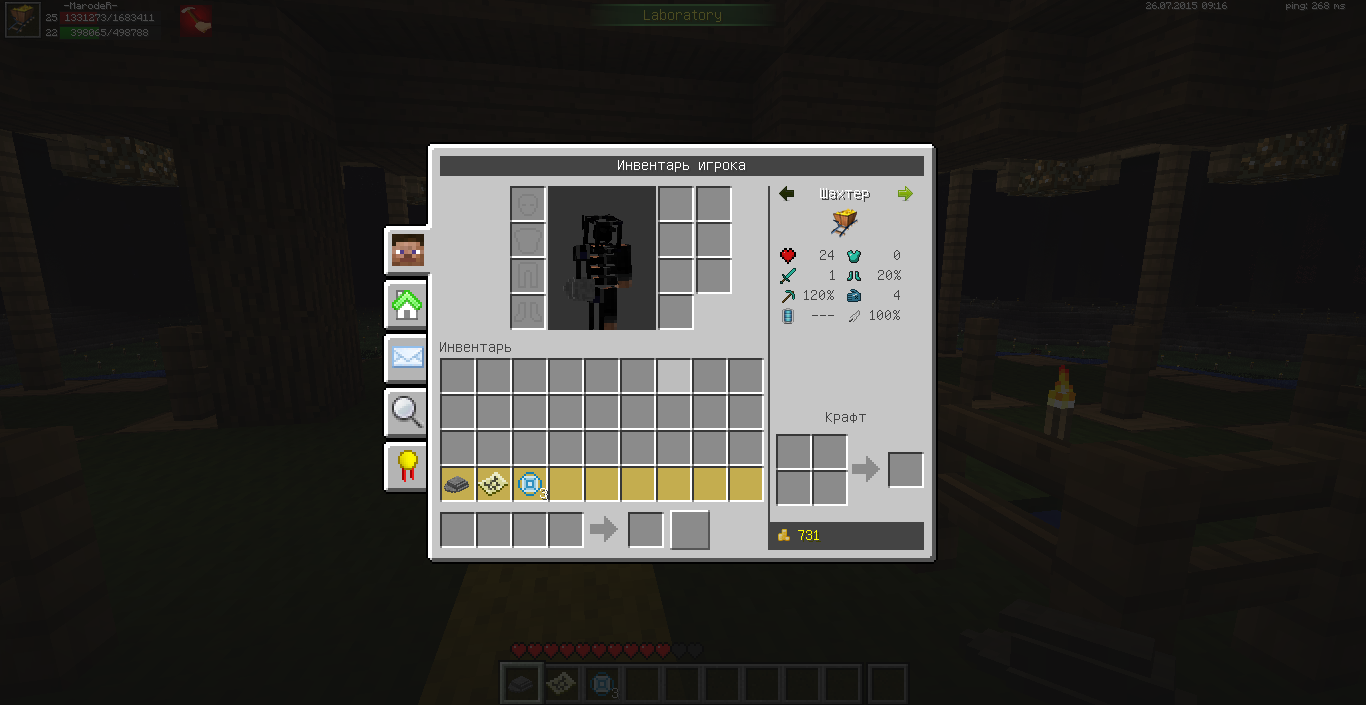The image size is (1366, 705).
Task: Click the chestplate armor slot
Action: [528, 240]
